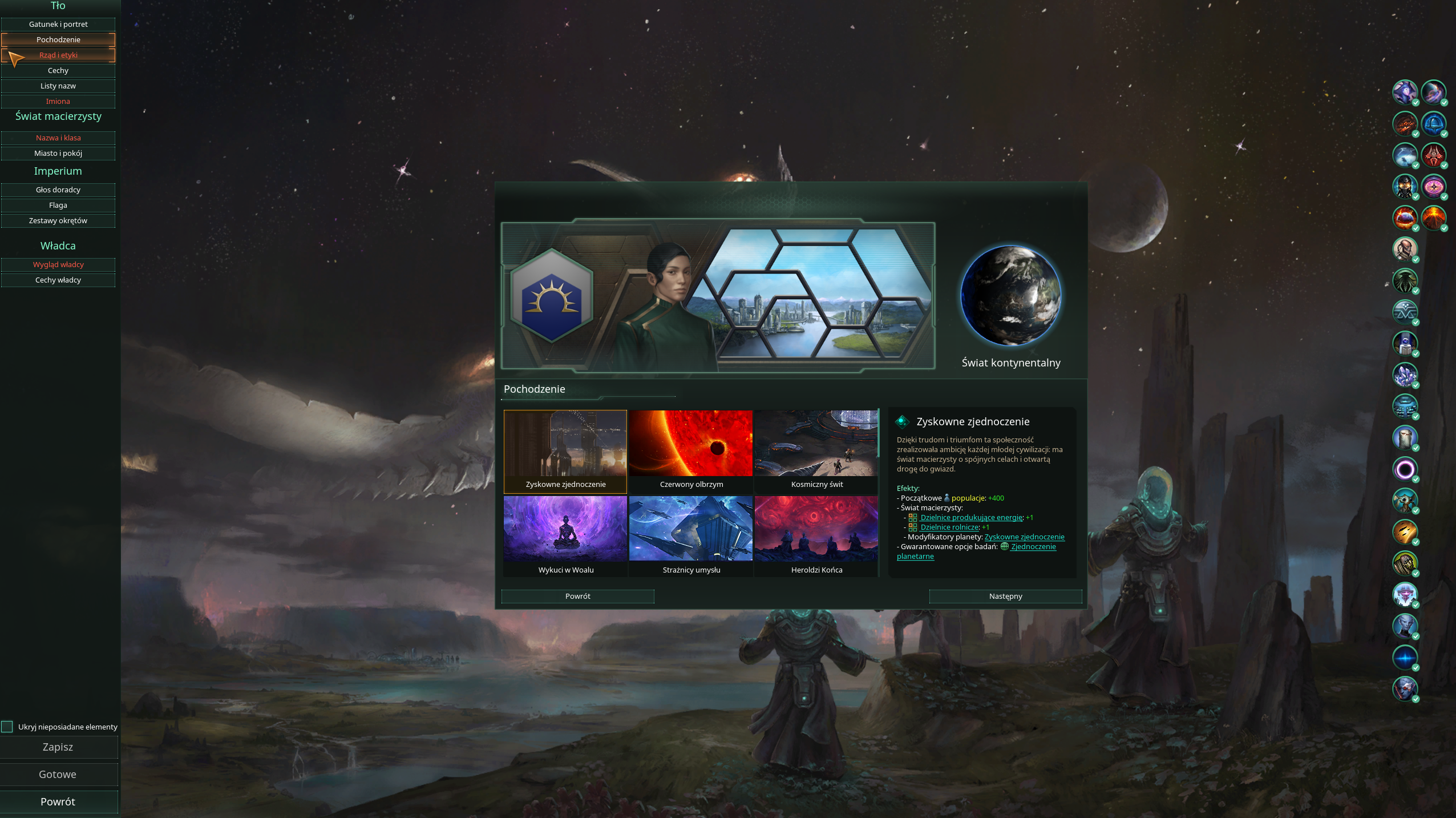Select the Wykuci w Woalu origin
This screenshot has height=818, width=1456.
point(565,530)
